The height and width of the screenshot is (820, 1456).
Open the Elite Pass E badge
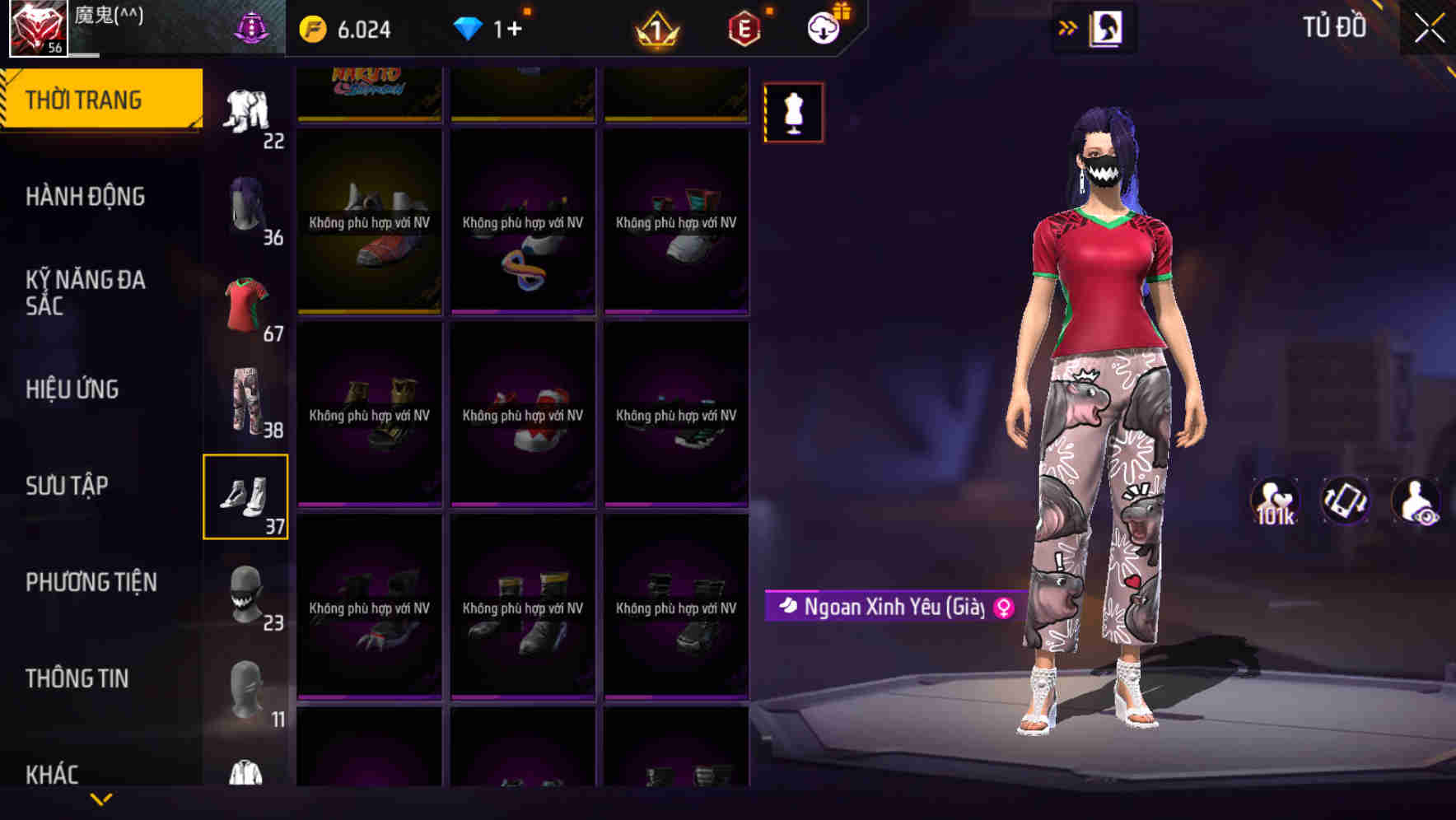click(x=743, y=27)
